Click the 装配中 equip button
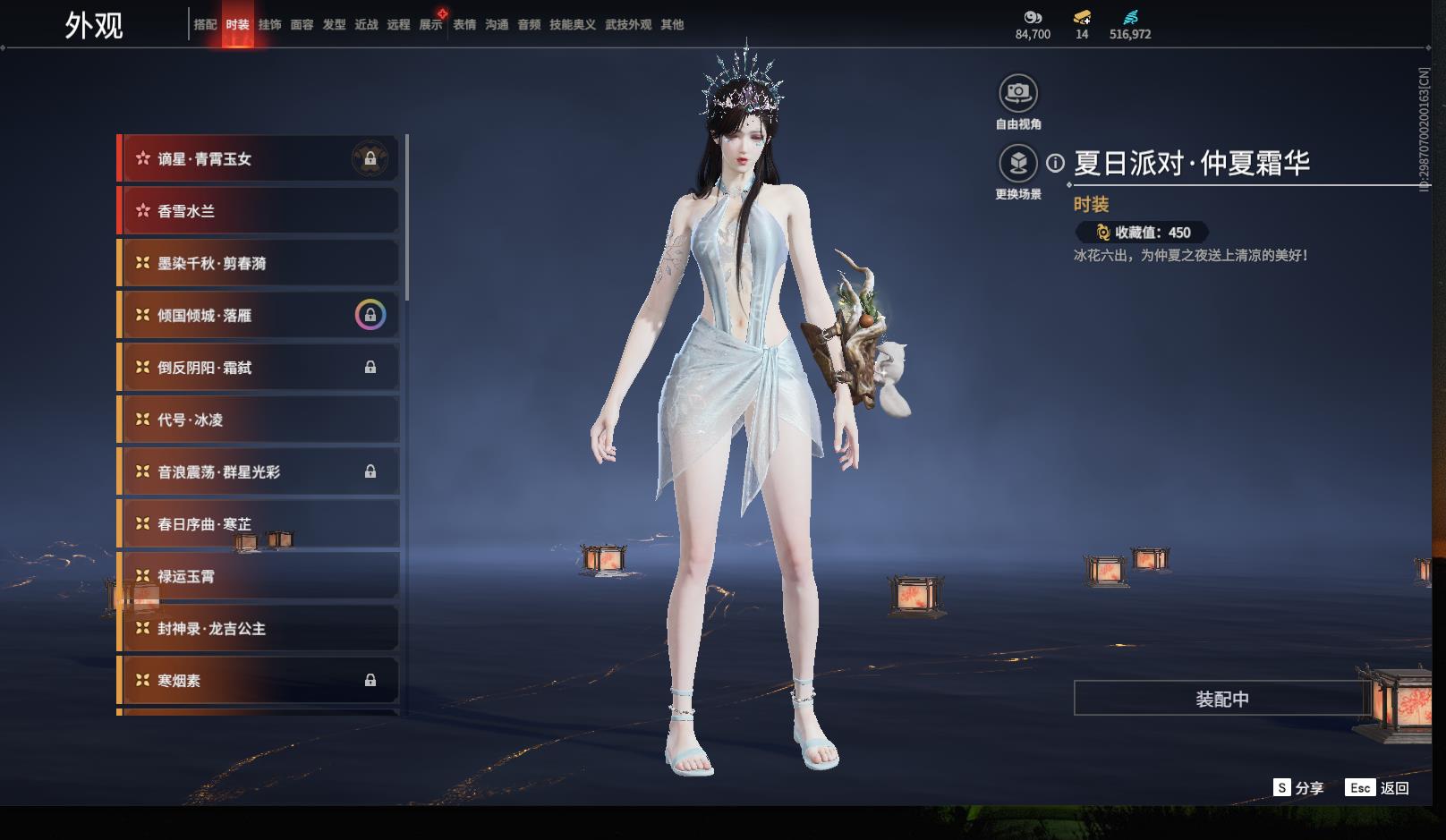 point(1221,699)
